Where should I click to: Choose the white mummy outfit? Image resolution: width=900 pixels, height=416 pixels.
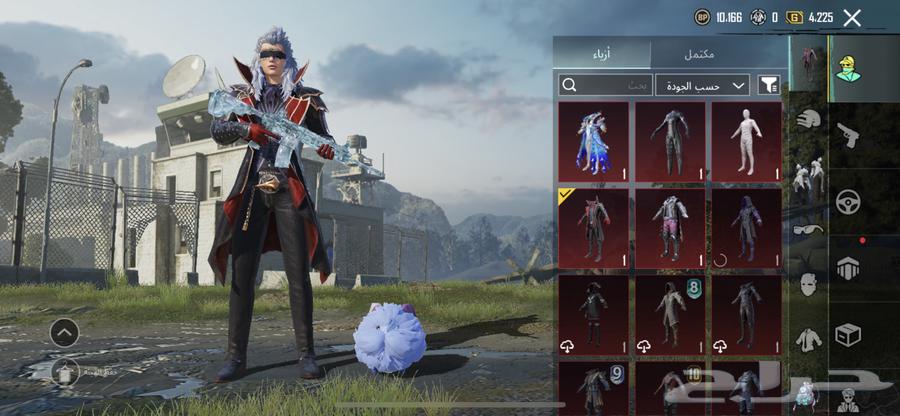(x=746, y=141)
